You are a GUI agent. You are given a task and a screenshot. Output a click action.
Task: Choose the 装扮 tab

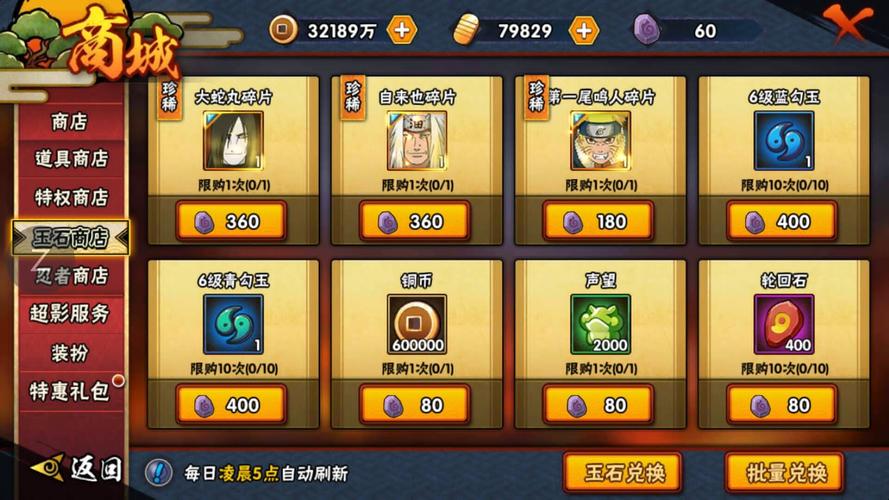70,352
